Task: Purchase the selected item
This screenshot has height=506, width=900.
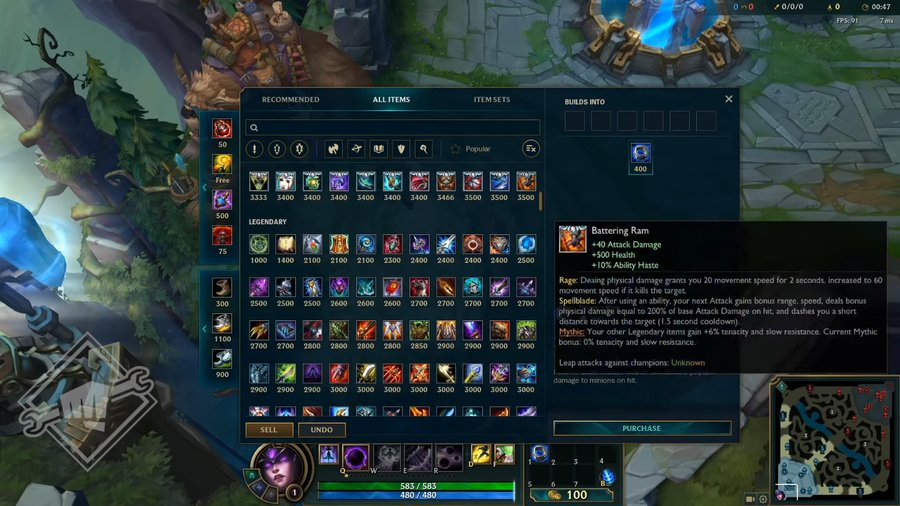Action: click(641, 428)
